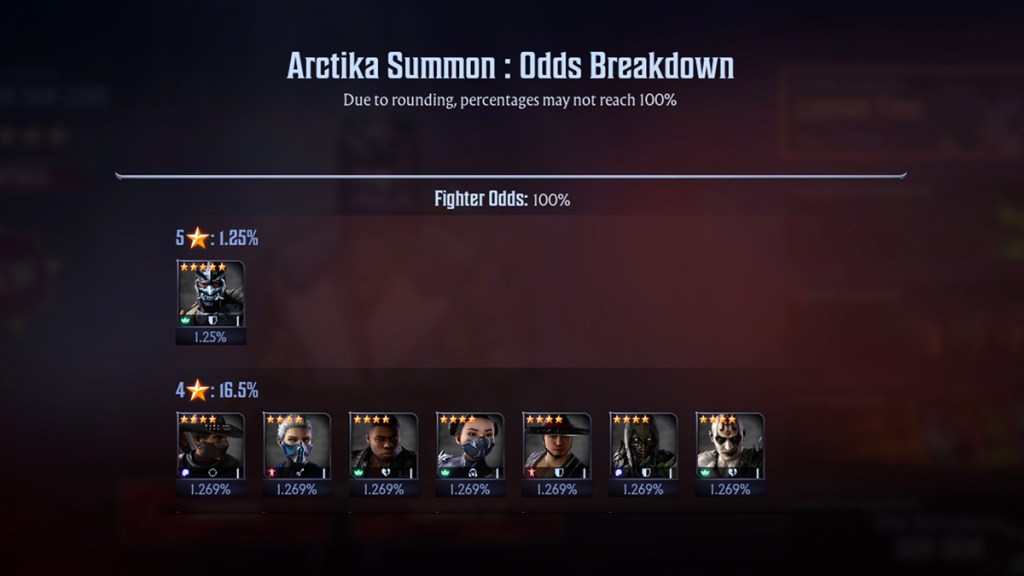The width and height of the screenshot is (1024, 576).
Task: Select the Kitana blue-masked female card
Action: [470, 446]
